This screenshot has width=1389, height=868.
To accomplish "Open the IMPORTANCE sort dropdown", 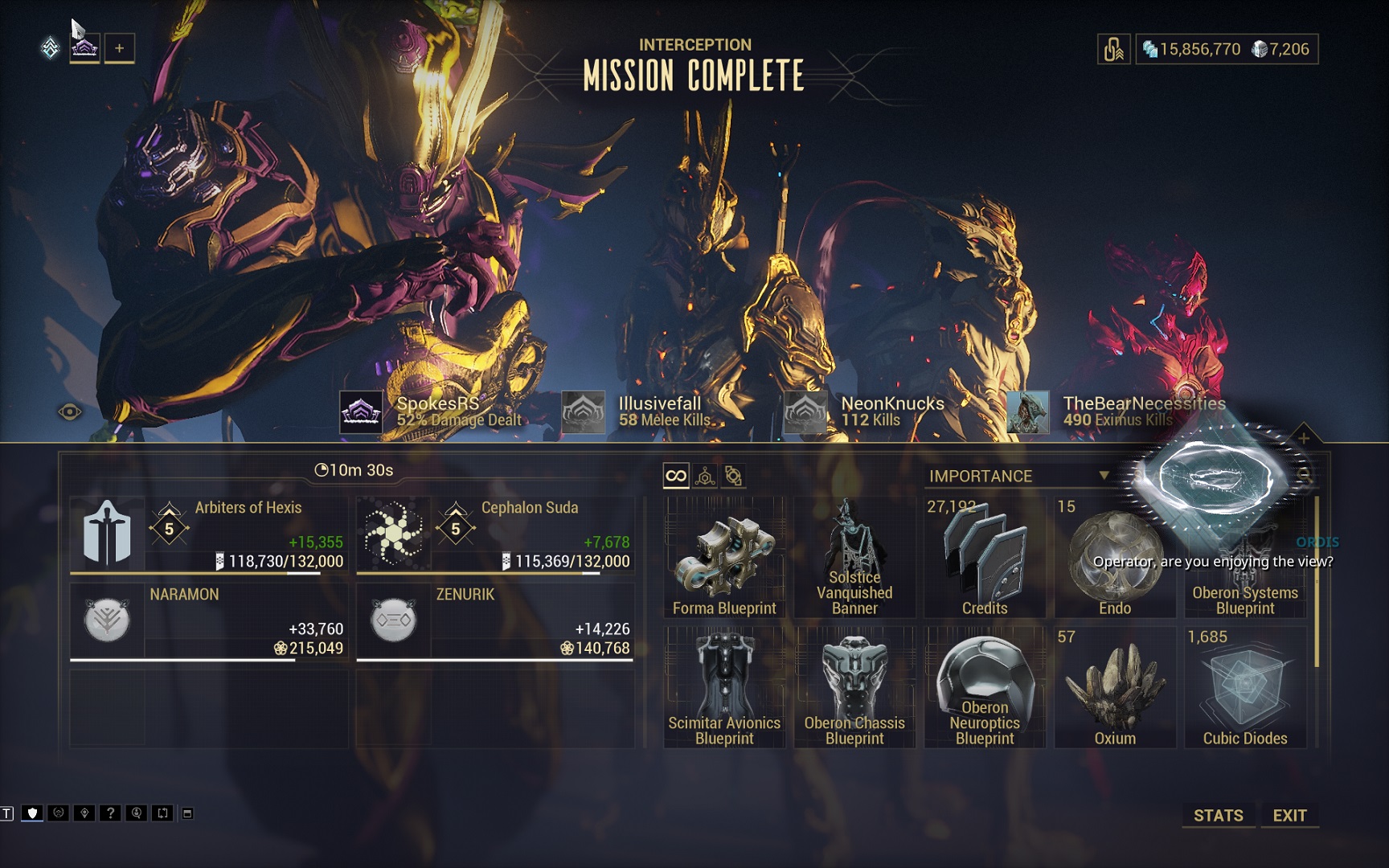I will pyautogui.click(x=1018, y=476).
